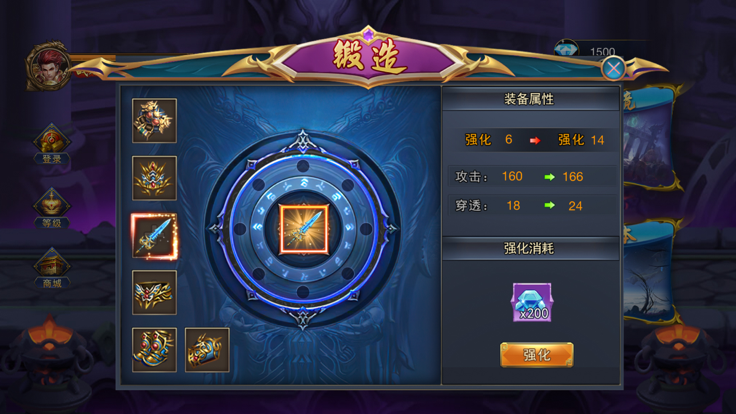Click the sword in the forge circle
This screenshot has width=736, height=414.
click(x=303, y=228)
